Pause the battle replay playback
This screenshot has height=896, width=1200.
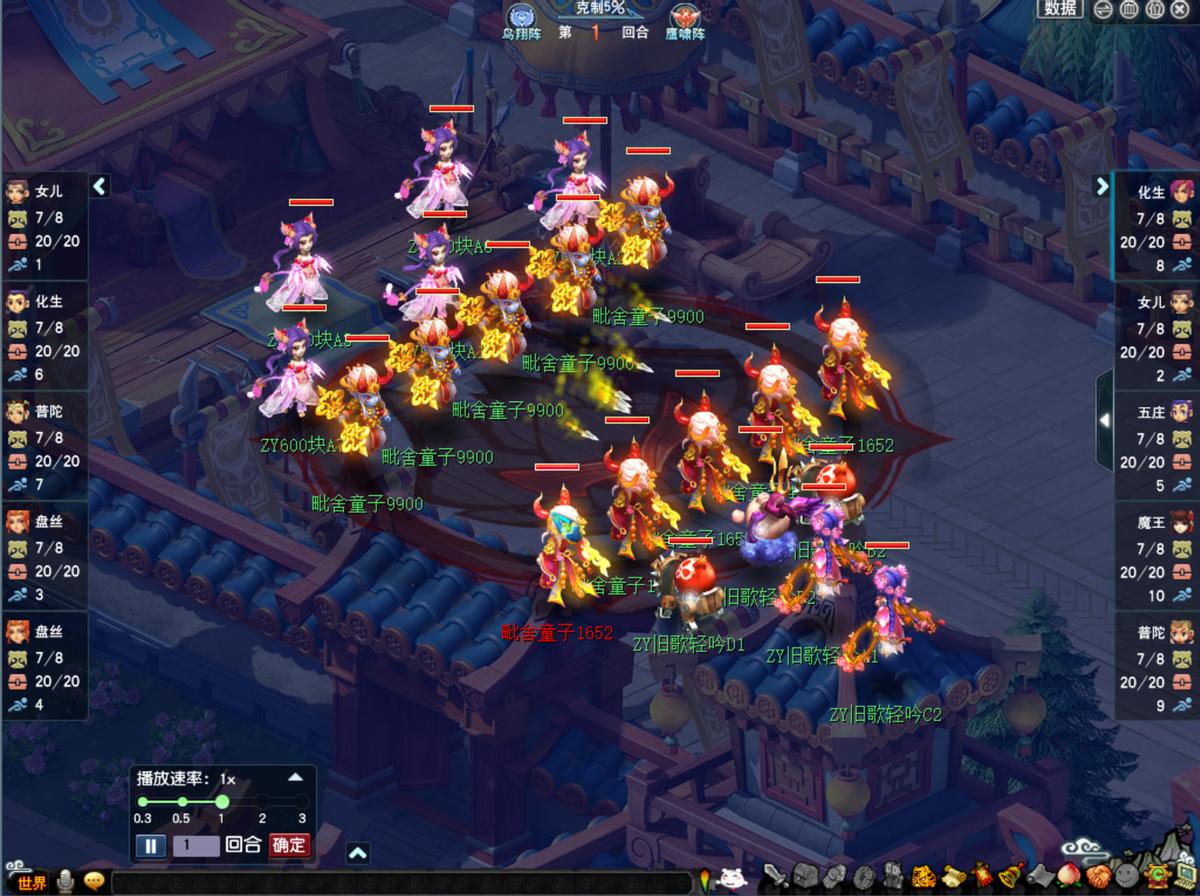click(x=150, y=846)
